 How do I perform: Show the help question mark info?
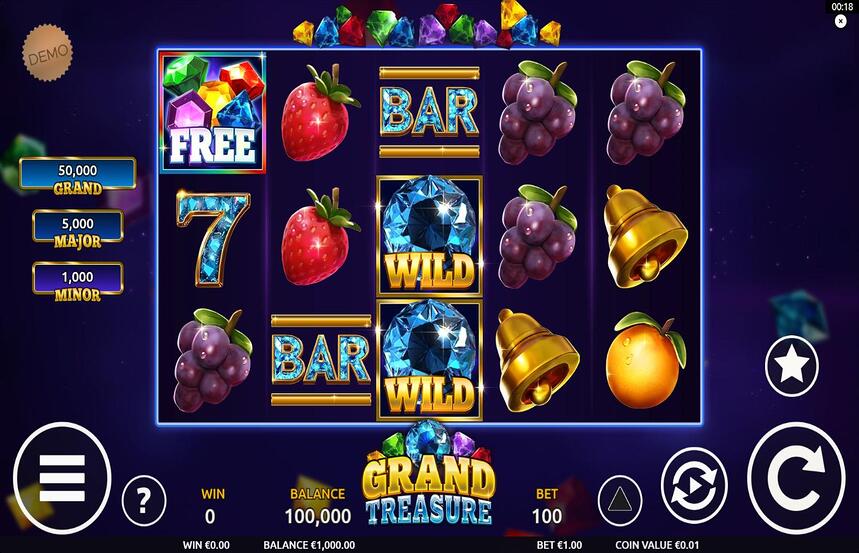pyautogui.click(x=144, y=500)
